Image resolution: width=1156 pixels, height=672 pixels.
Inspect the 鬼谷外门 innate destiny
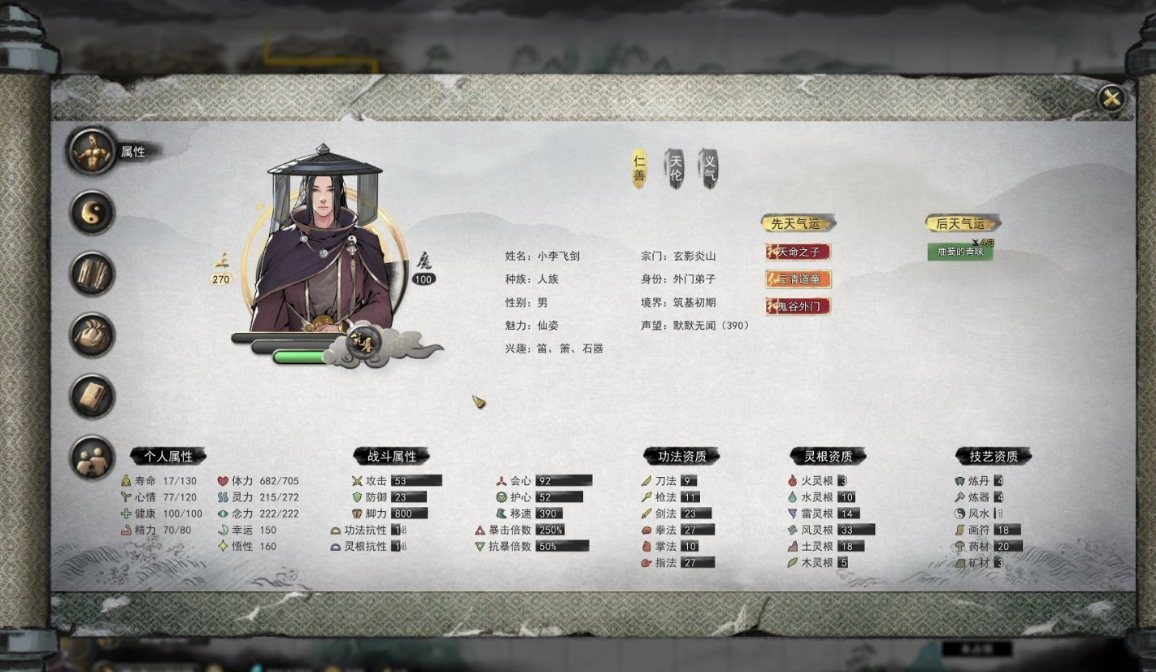click(x=798, y=306)
